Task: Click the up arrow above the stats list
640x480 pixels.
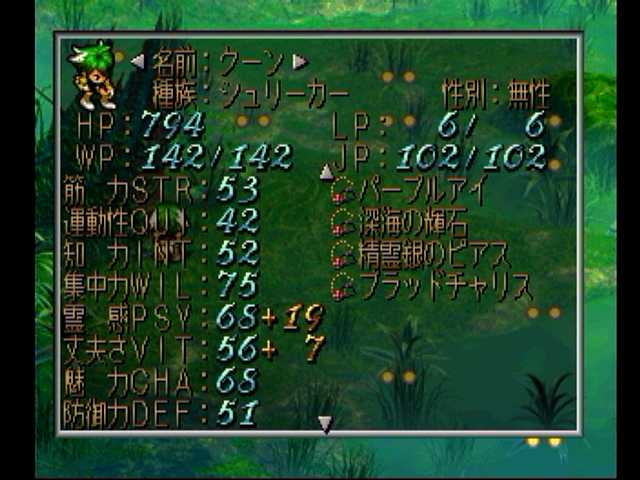Action: 326,173
